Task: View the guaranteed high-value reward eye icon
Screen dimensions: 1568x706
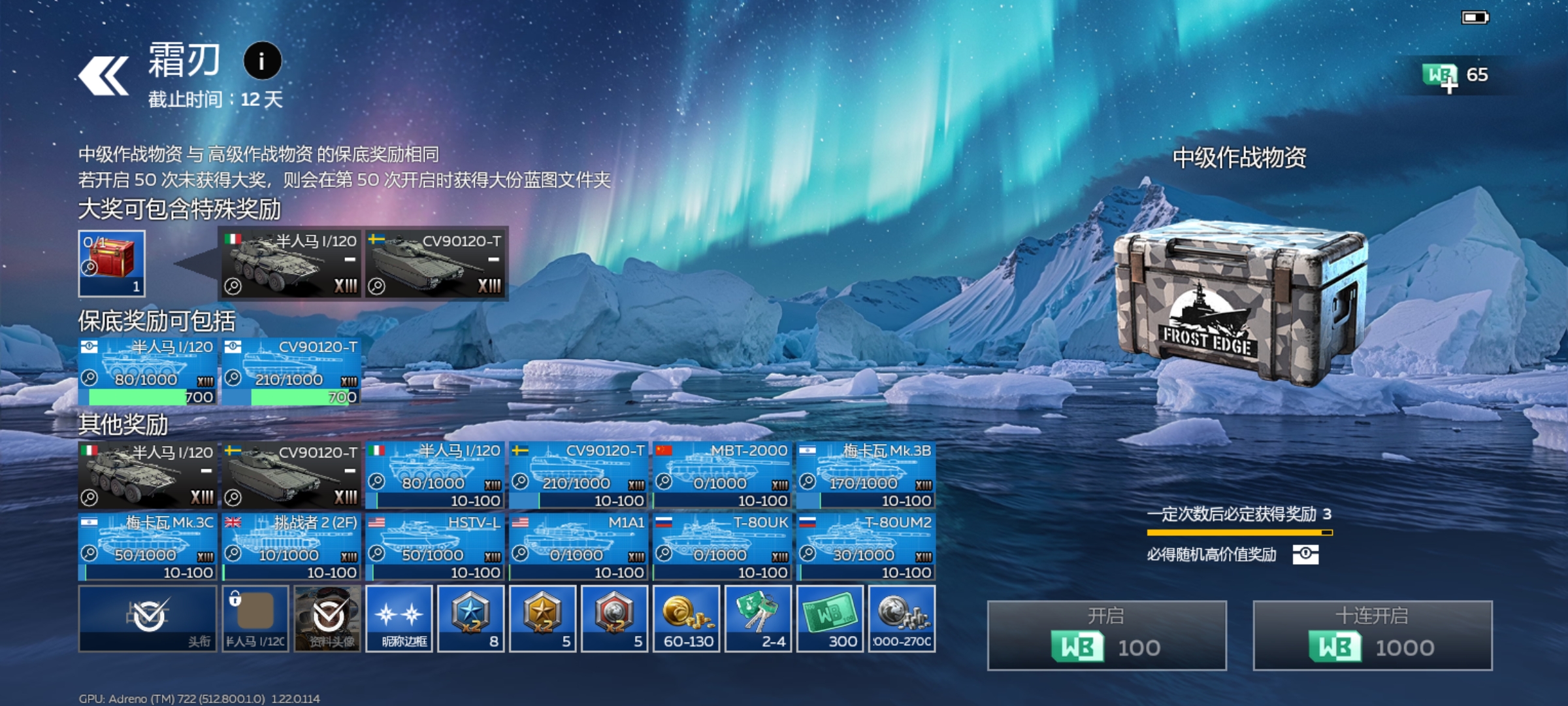Action: (1305, 554)
